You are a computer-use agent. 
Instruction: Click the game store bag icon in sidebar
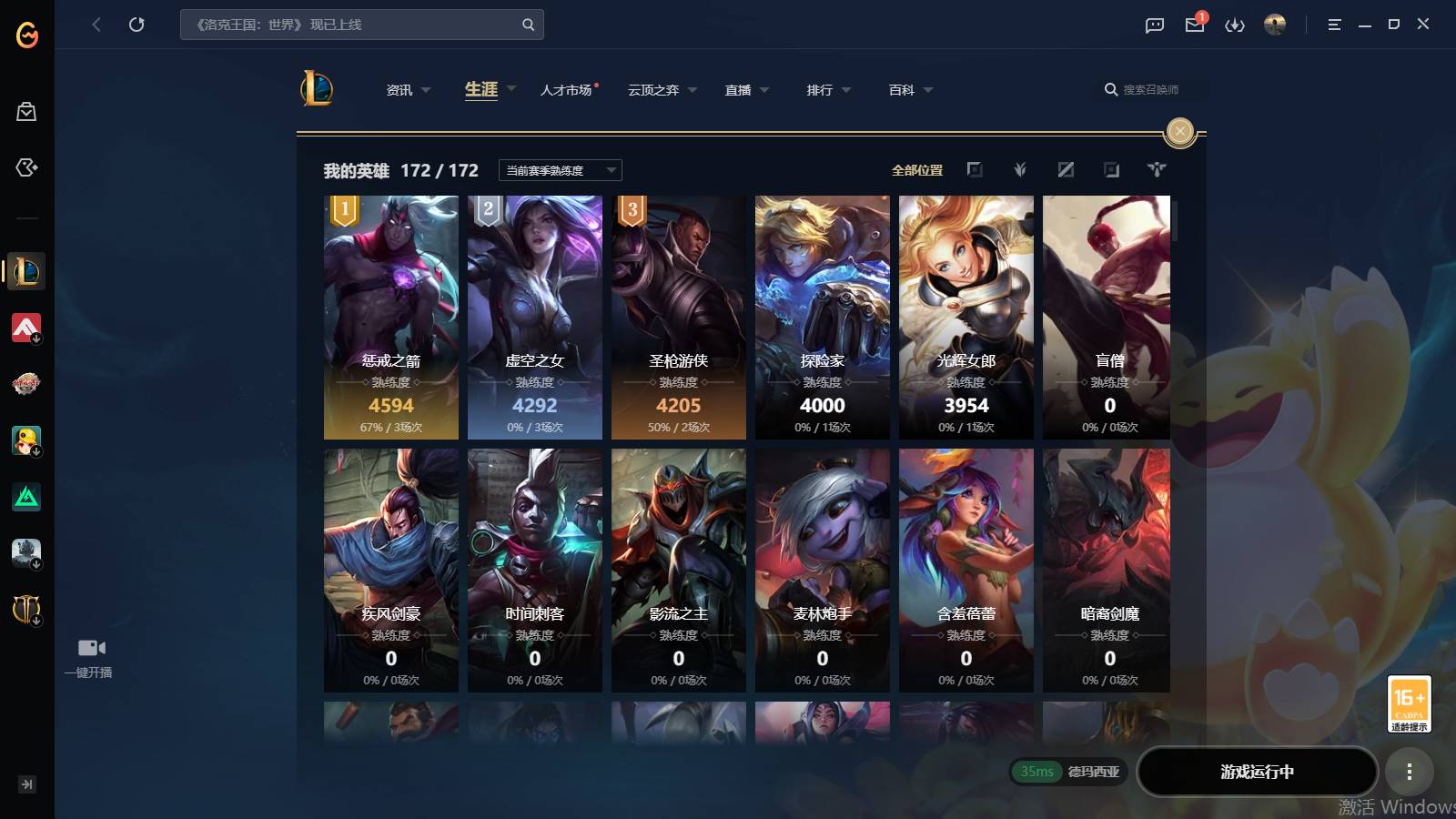click(25, 111)
